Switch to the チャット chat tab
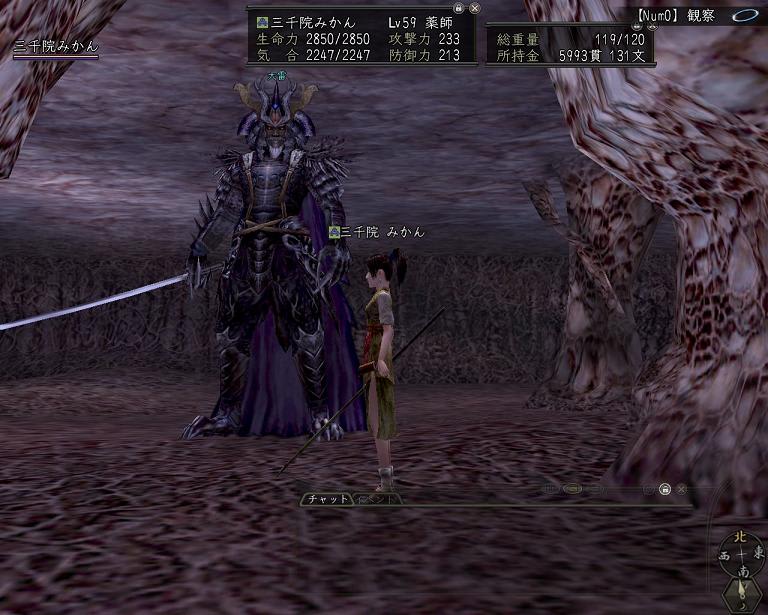Image resolution: width=768 pixels, height=615 pixels. click(x=328, y=498)
